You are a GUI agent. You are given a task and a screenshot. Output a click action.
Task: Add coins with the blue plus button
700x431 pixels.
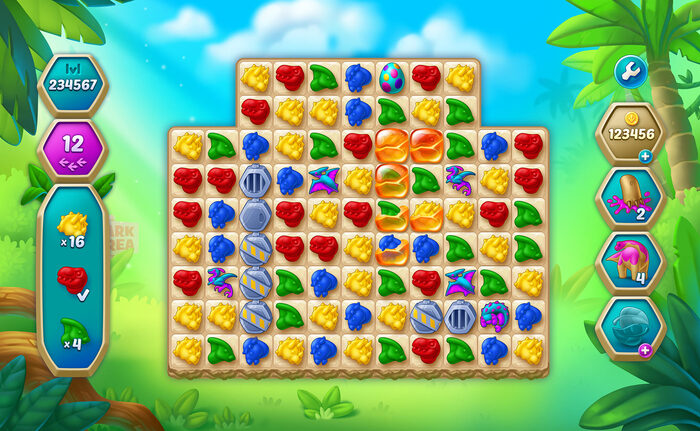coord(645,156)
